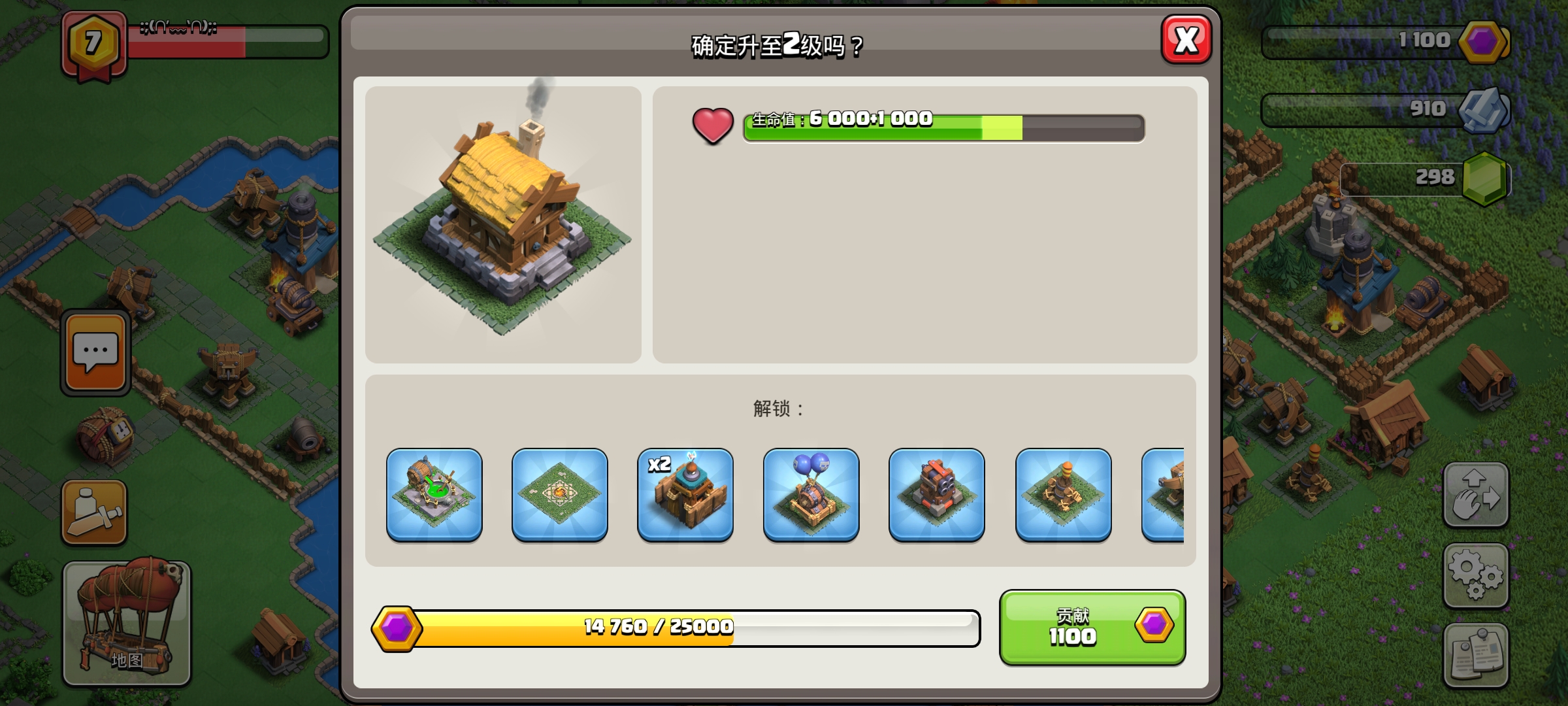The image size is (1568, 706).
Task: Open the chat panel
Action: [x=95, y=352]
